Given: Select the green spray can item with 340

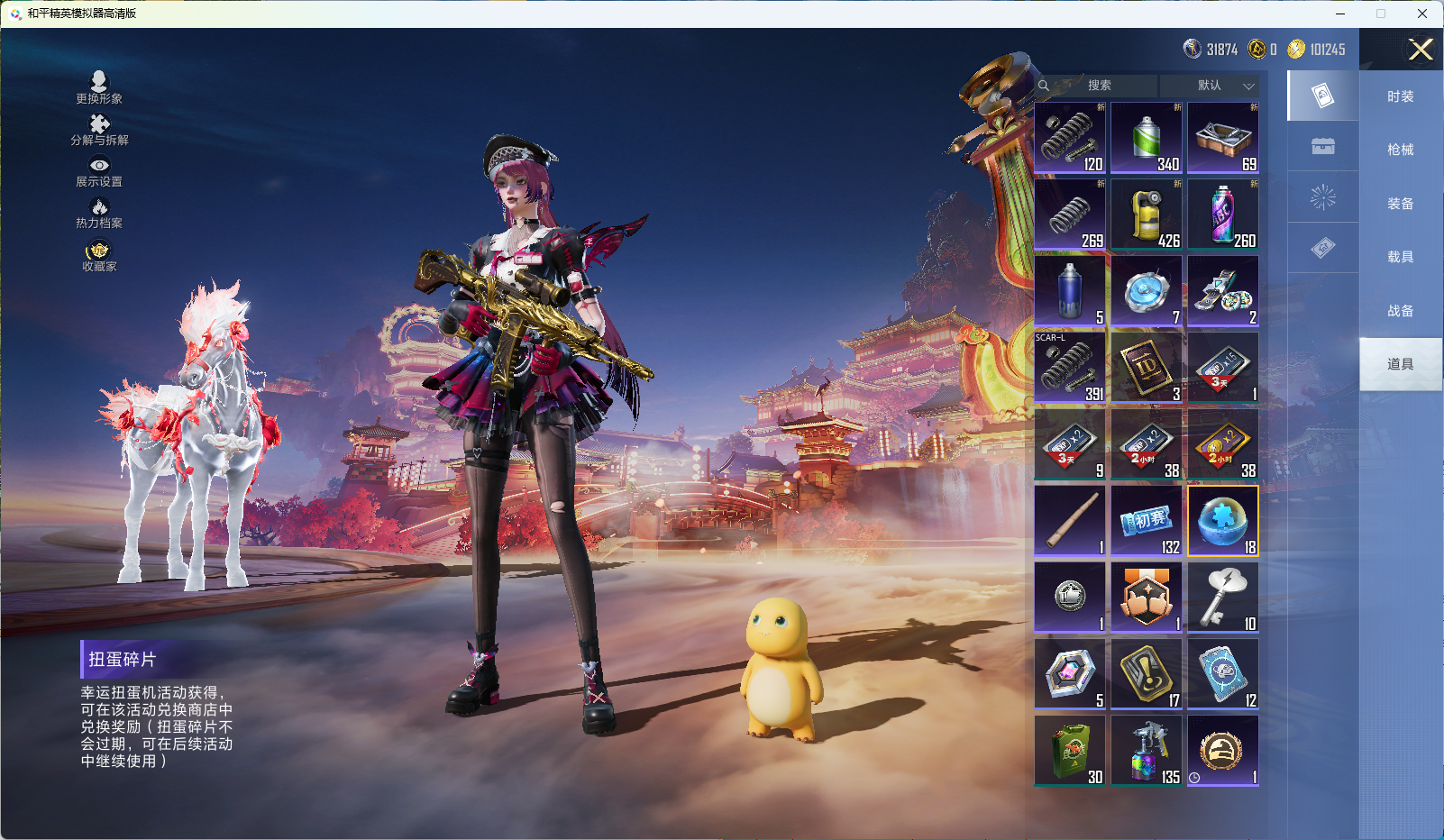Looking at the screenshot, I should (x=1147, y=138).
